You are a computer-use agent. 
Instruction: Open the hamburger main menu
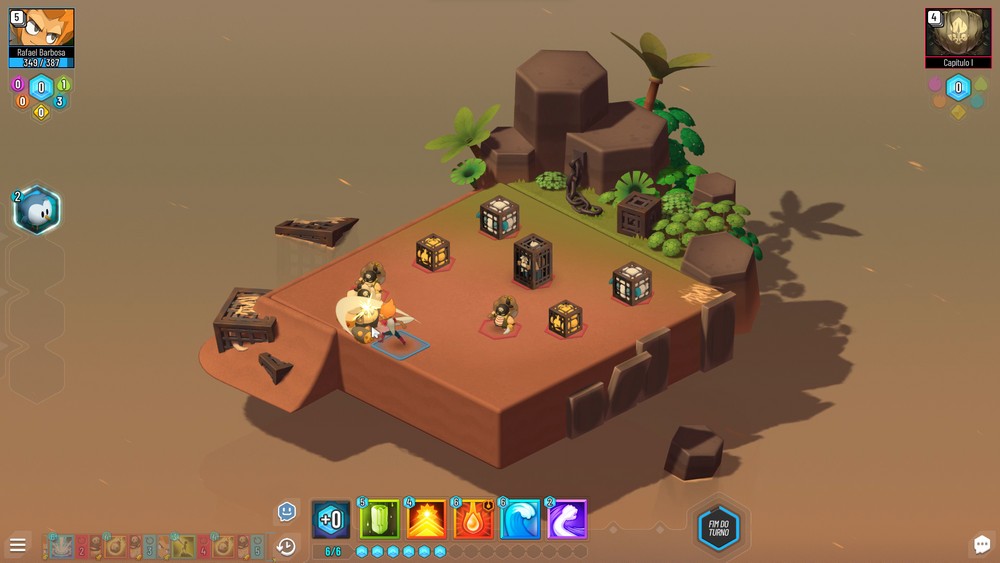(x=17, y=545)
